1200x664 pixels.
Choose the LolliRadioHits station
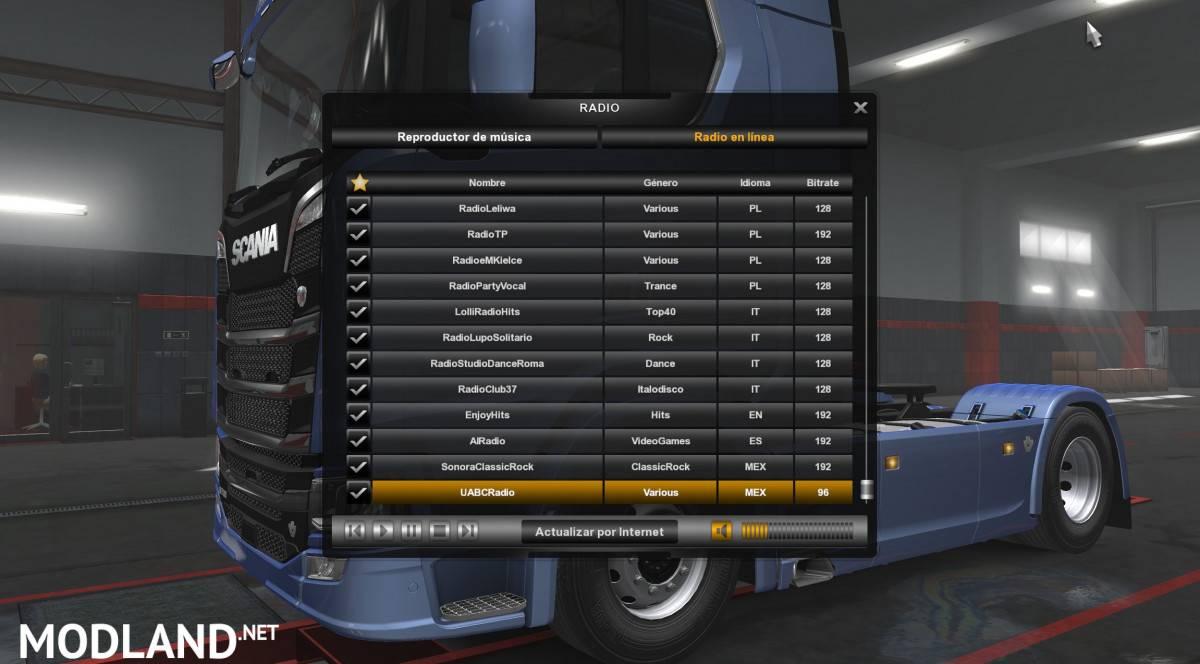487,312
